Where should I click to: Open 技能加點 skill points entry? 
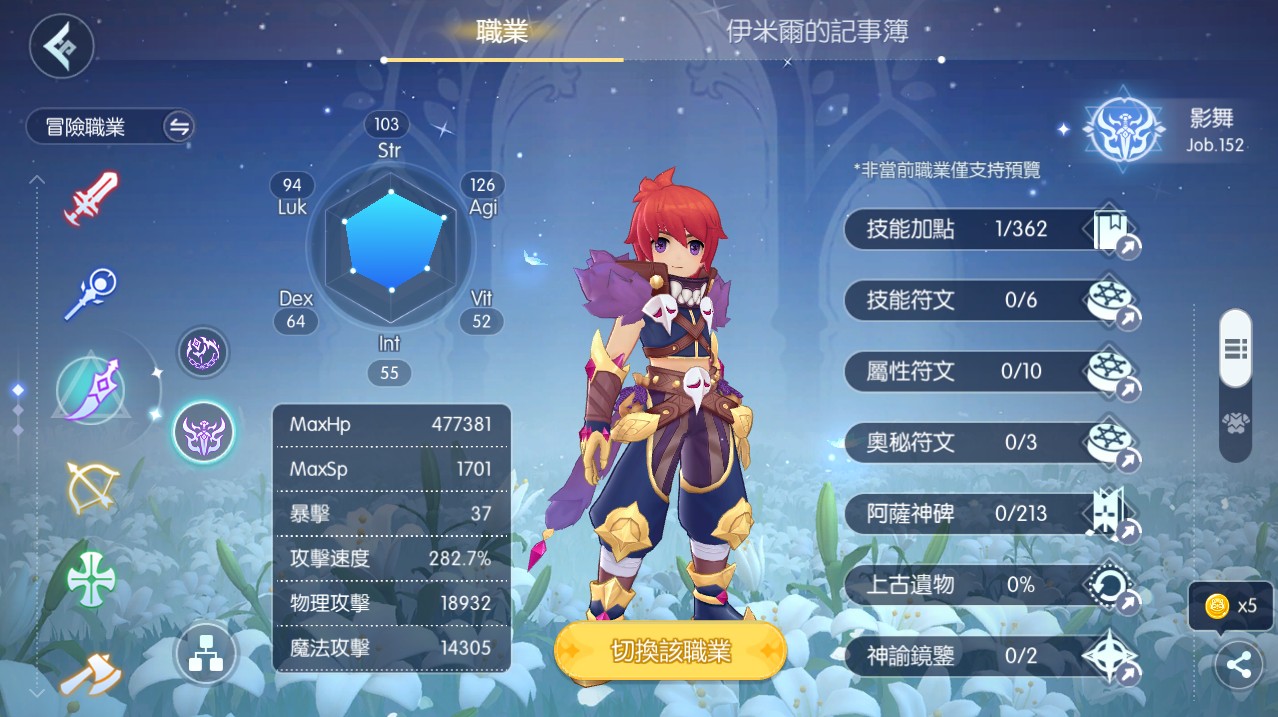point(990,229)
